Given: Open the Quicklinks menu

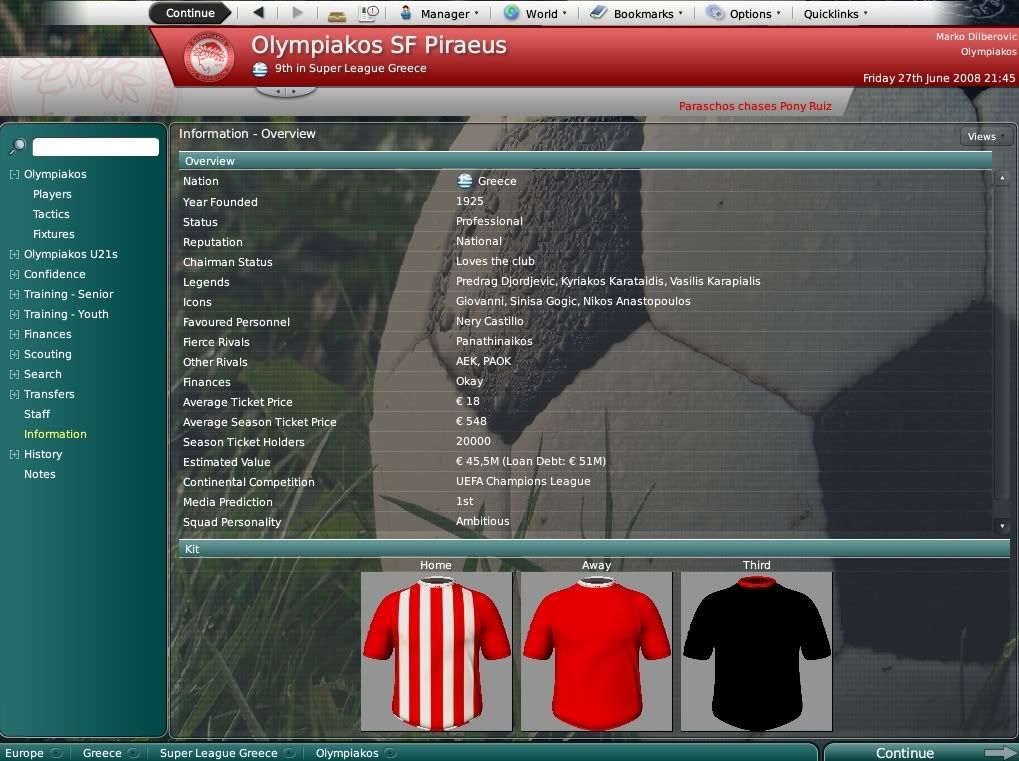Looking at the screenshot, I should click(x=836, y=14).
